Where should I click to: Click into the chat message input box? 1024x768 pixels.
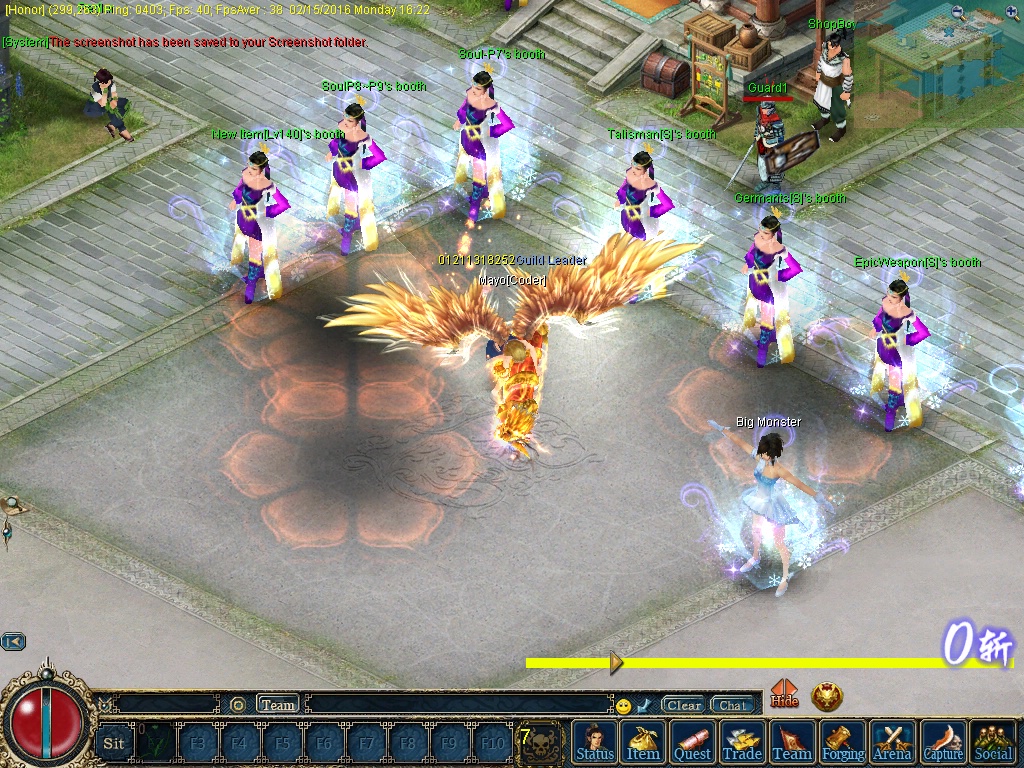pyautogui.click(x=460, y=705)
